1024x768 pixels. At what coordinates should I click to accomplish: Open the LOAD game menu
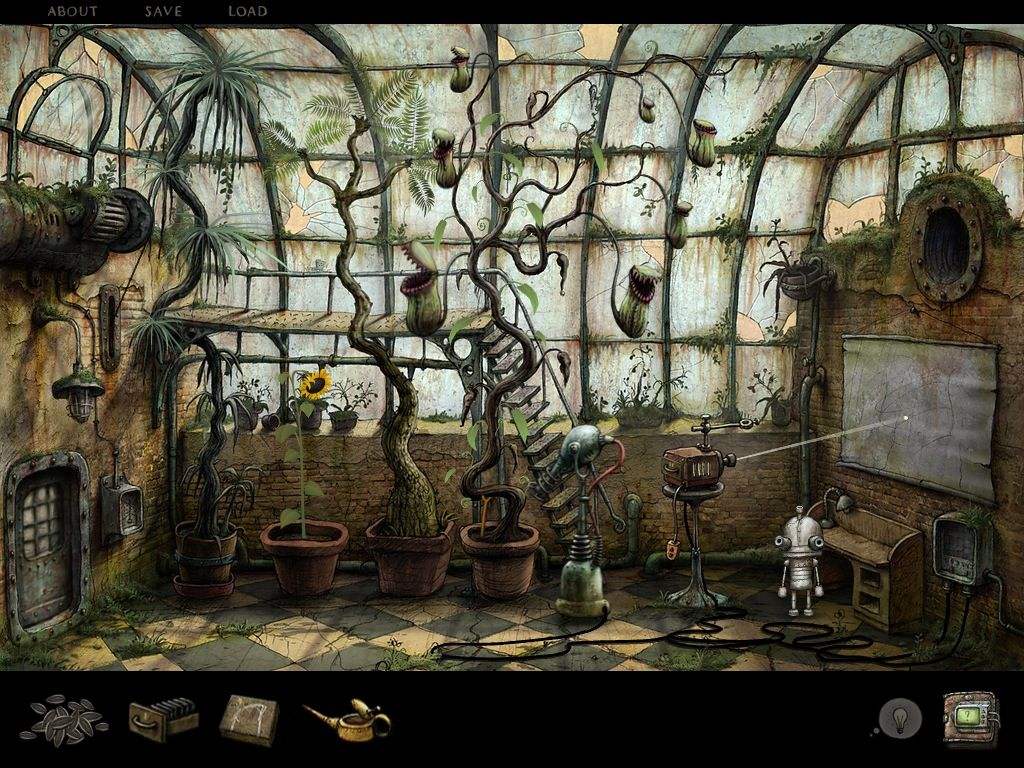pyautogui.click(x=247, y=11)
